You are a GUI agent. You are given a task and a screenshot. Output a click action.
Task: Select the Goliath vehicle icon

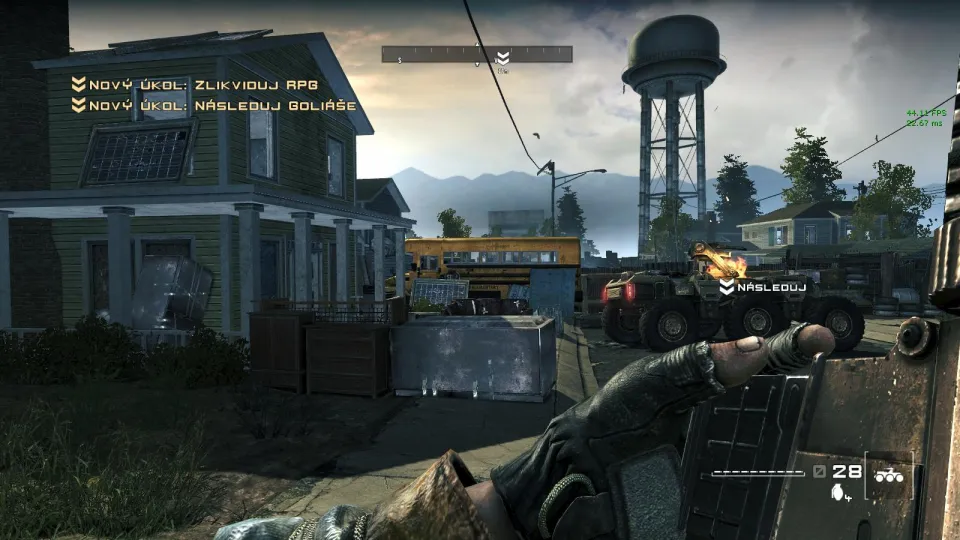889,477
